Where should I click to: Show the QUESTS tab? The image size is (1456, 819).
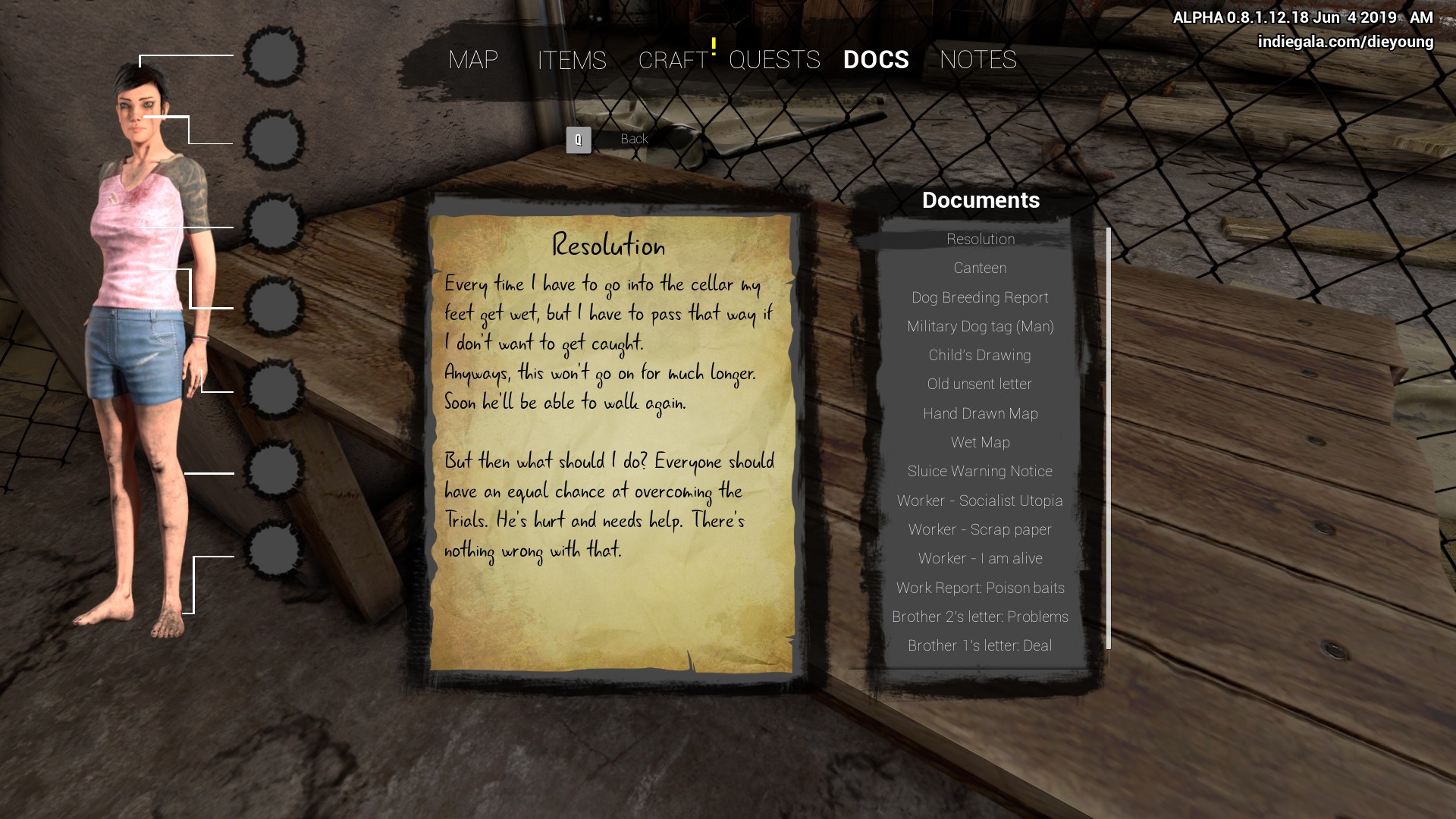pos(774,60)
